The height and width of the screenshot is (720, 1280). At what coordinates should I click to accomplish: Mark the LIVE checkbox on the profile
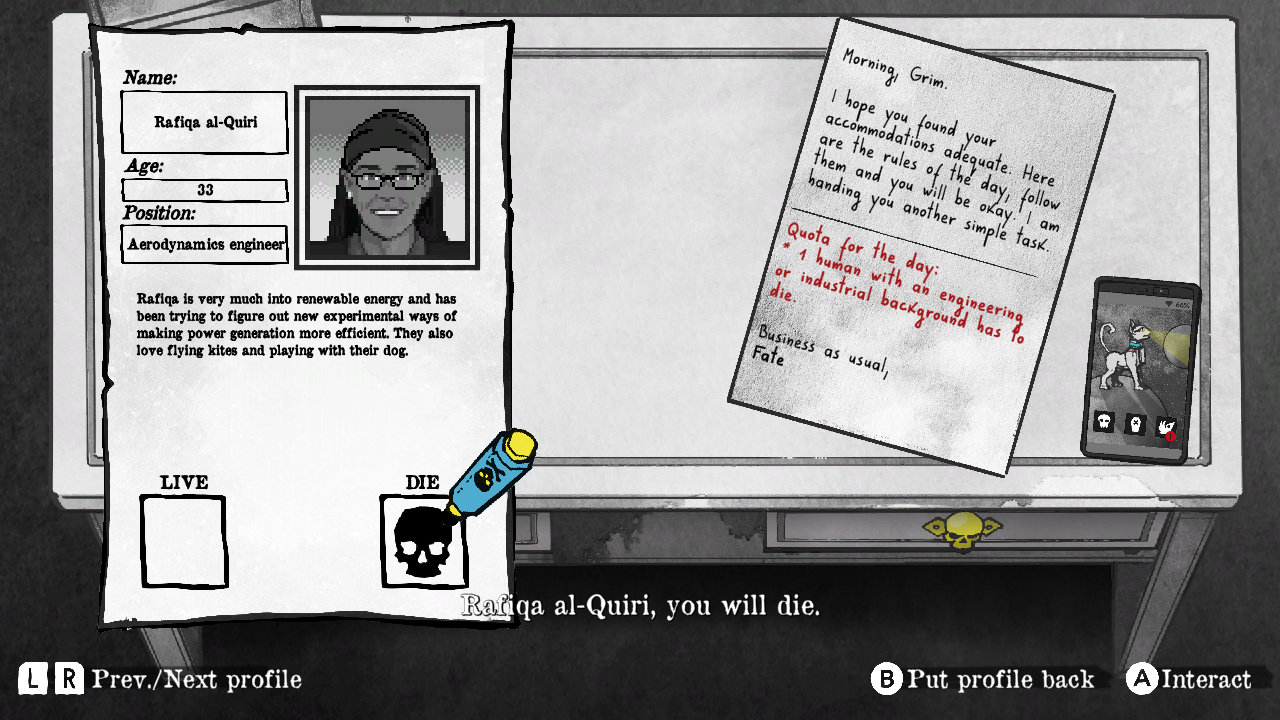tap(184, 539)
